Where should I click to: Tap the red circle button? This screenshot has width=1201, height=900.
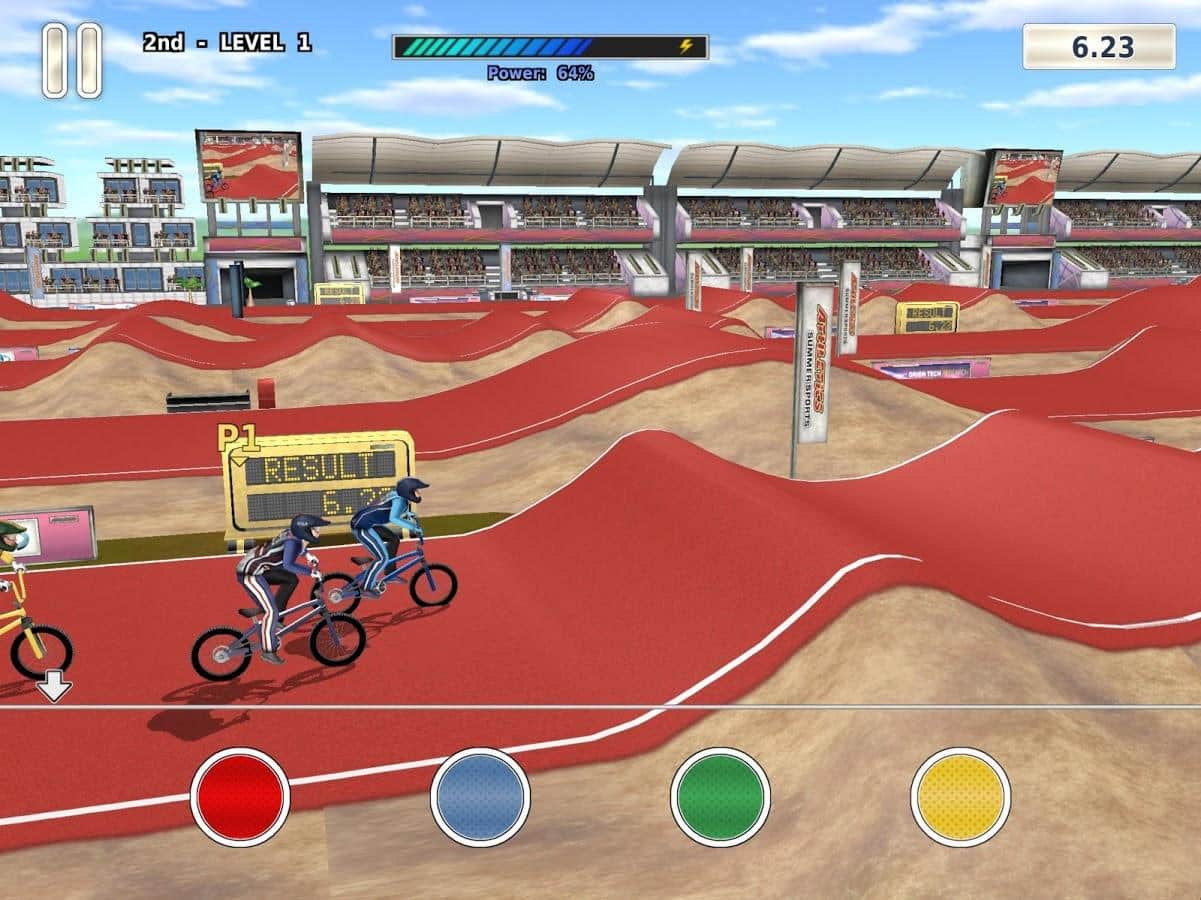click(x=240, y=797)
